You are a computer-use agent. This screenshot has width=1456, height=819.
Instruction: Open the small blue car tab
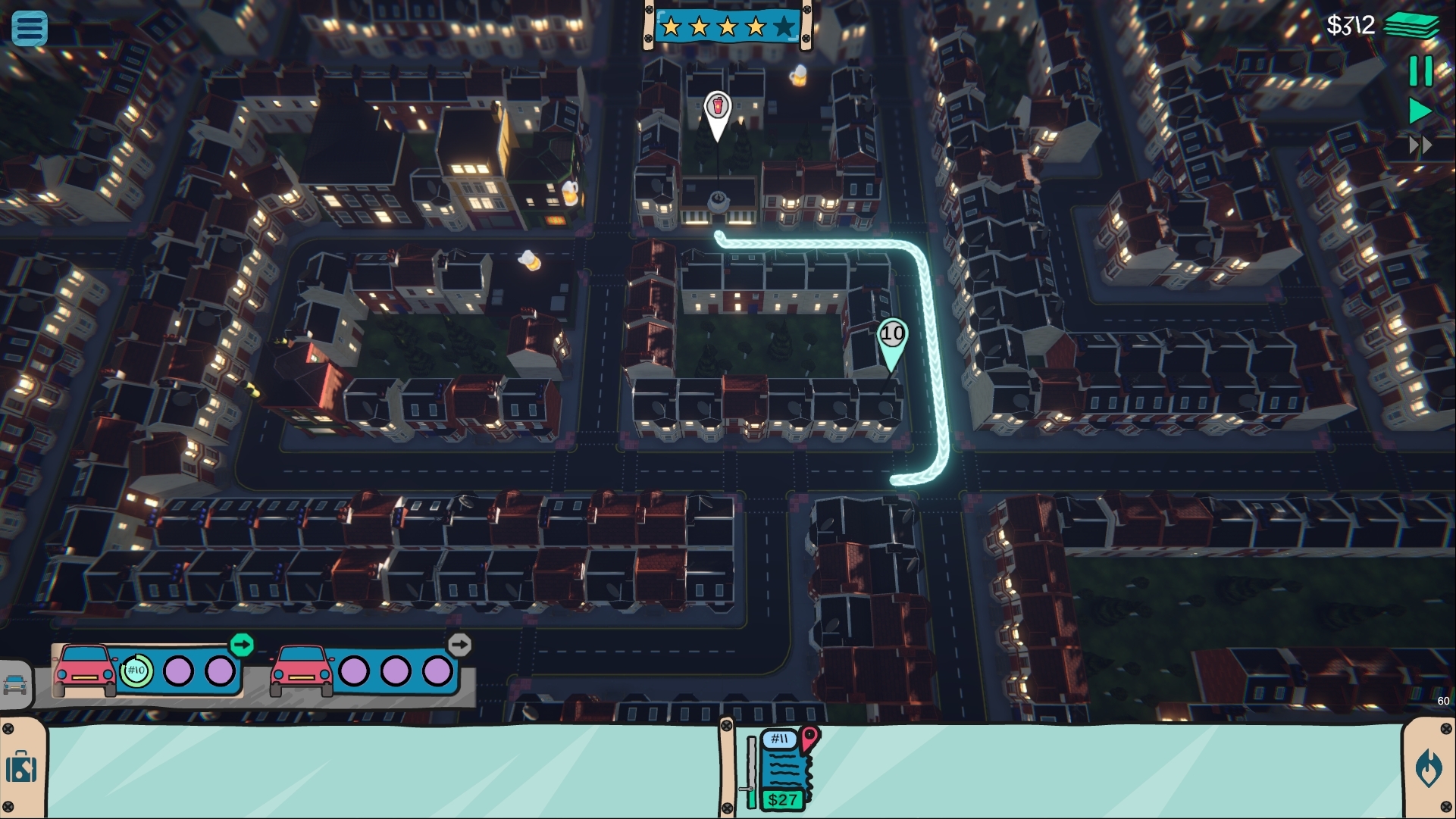click(15, 684)
